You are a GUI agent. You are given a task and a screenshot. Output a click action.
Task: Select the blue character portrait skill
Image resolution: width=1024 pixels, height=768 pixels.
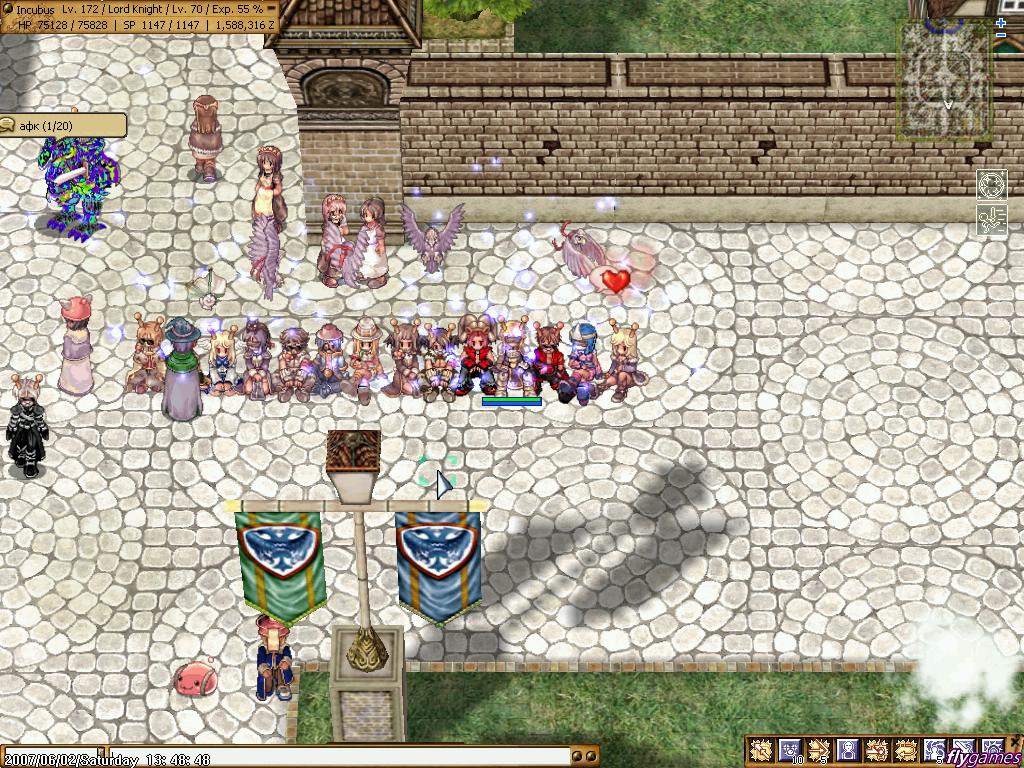tap(848, 750)
